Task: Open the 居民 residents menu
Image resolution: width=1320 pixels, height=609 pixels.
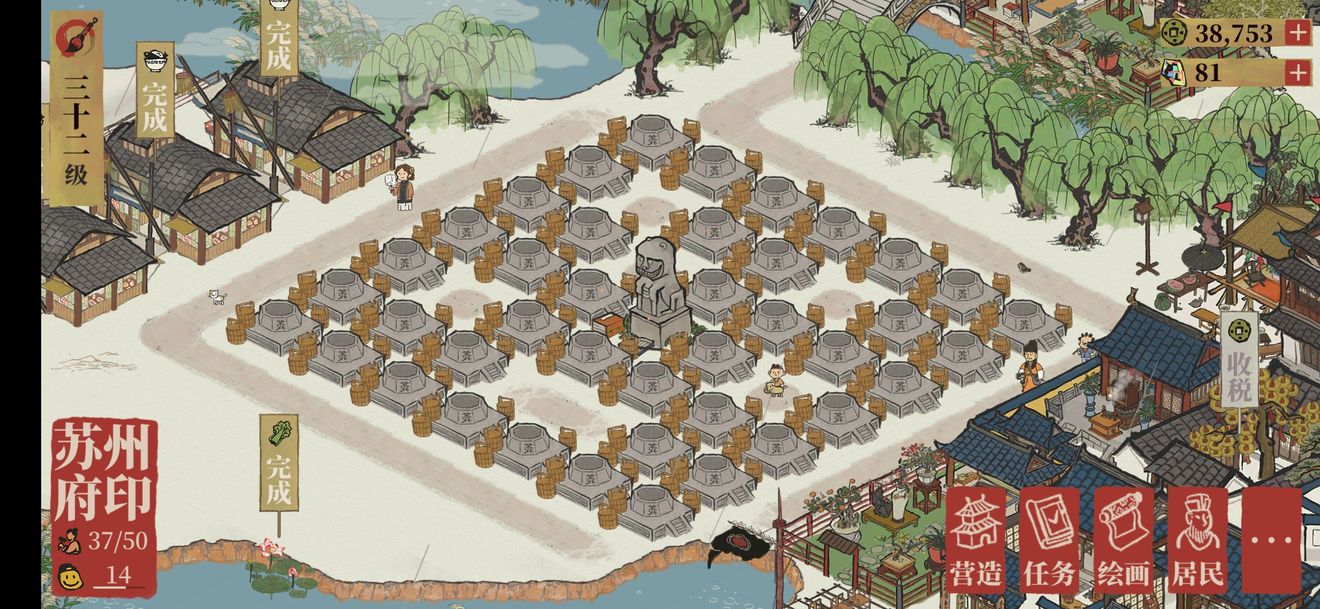Action: point(1197,541)
